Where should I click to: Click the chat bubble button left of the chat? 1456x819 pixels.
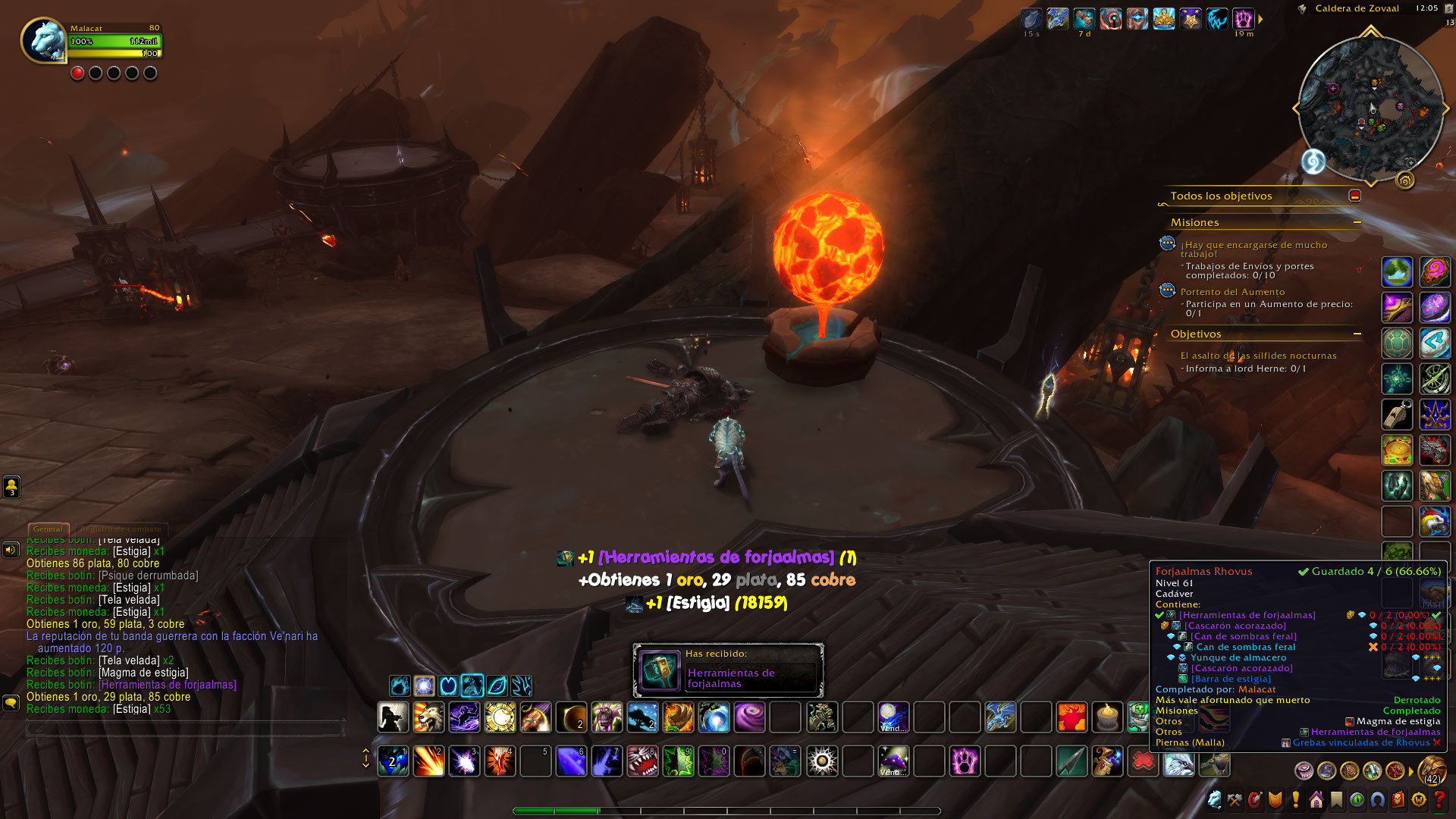point(11,702)
